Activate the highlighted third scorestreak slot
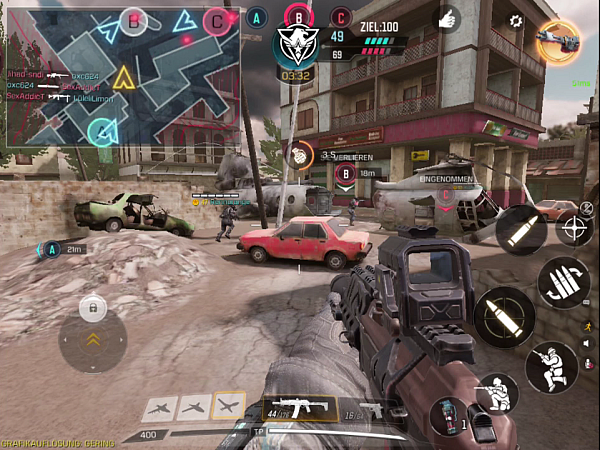The image size is (600, 450). (229, 406)
